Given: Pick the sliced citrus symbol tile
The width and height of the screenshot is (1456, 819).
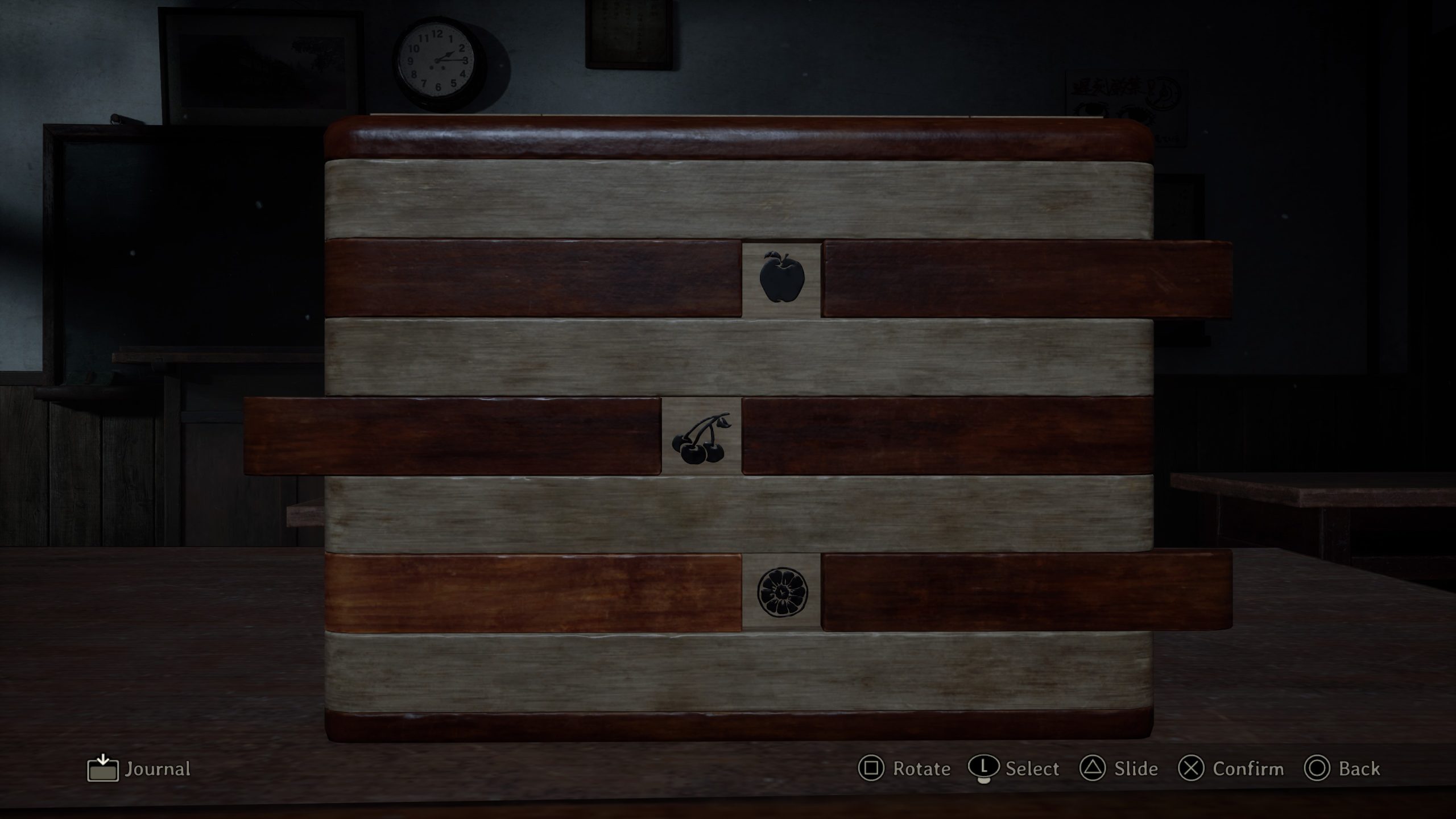Looking at the screenshot, I should 781,592.
